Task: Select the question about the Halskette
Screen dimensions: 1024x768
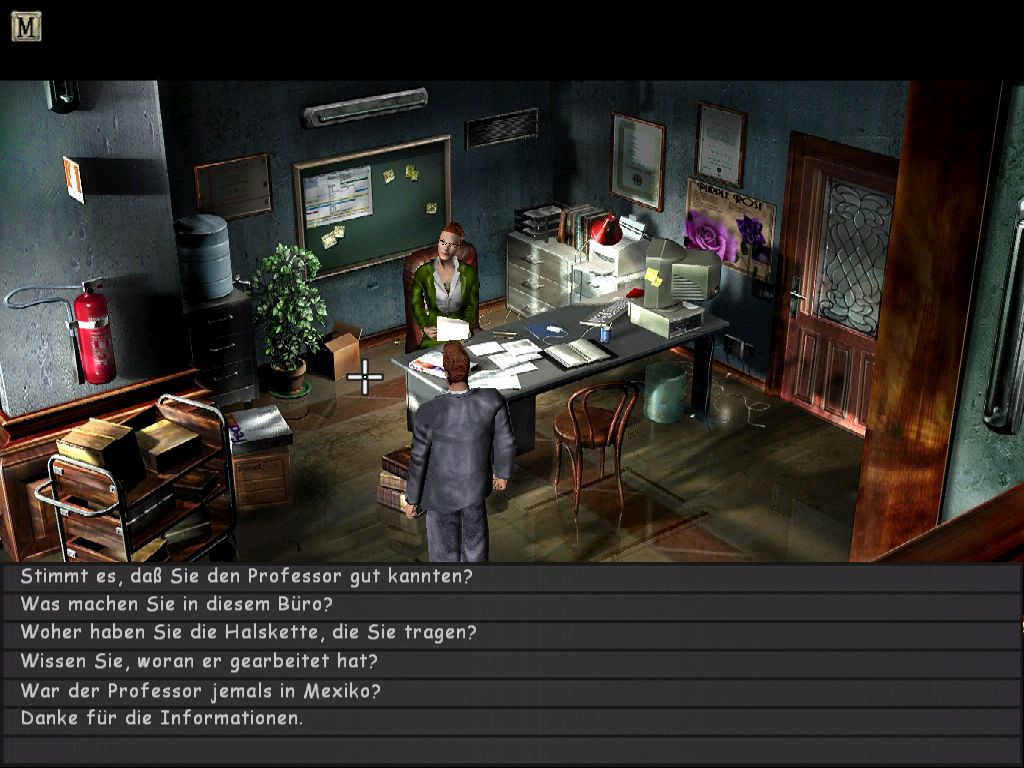Action: click(x=248, y=632)
